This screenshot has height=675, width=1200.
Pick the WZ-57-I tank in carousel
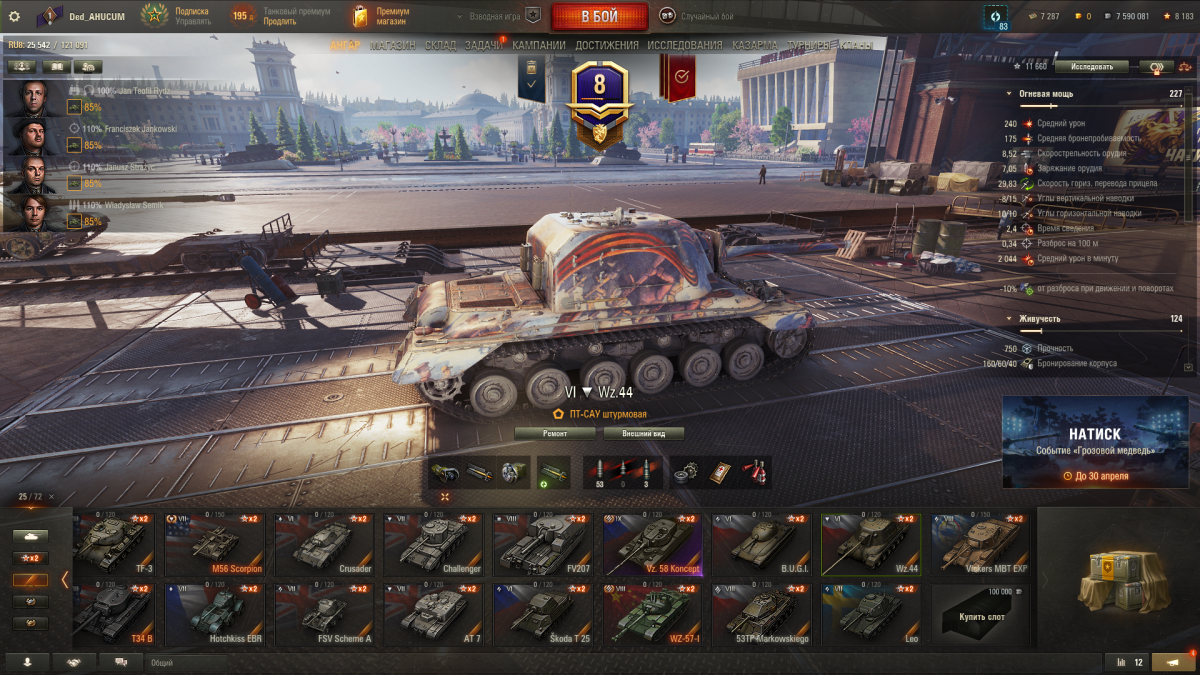pyautogui.click(x=652, y=614)
